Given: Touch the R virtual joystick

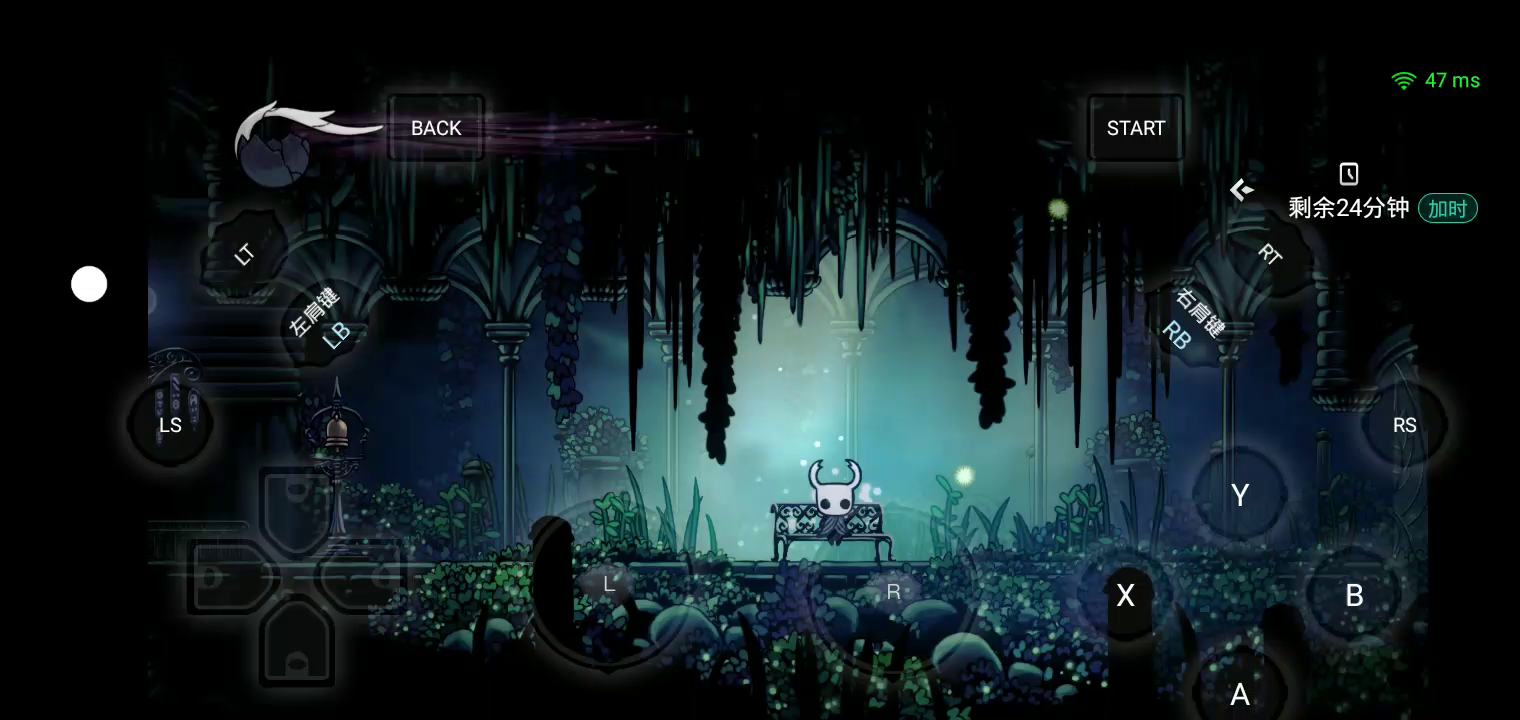Looking at the screenshot, I should pyautogui.click(x=893, y=592).
